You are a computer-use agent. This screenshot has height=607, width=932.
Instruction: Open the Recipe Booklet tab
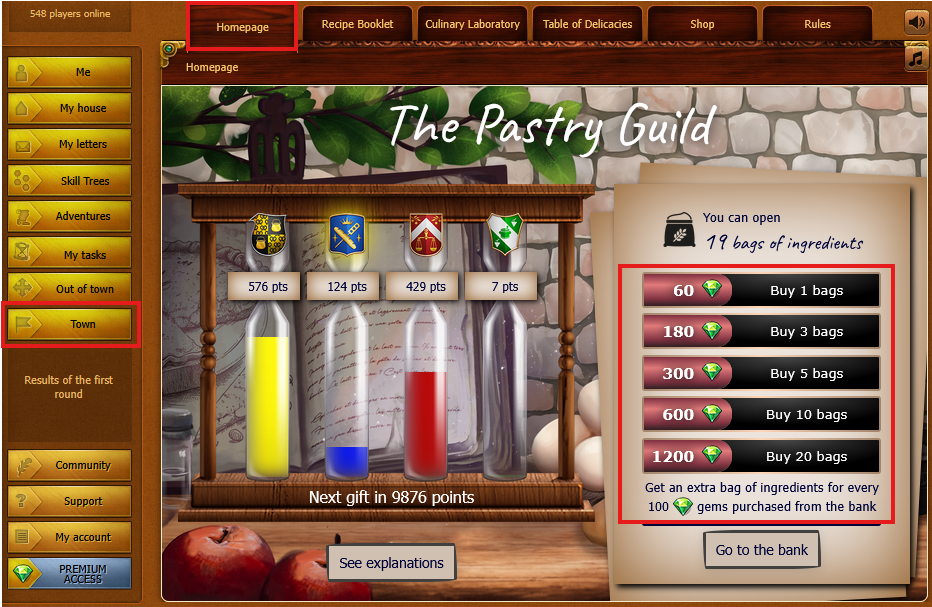pyautogui.click(x=357, y=24)
